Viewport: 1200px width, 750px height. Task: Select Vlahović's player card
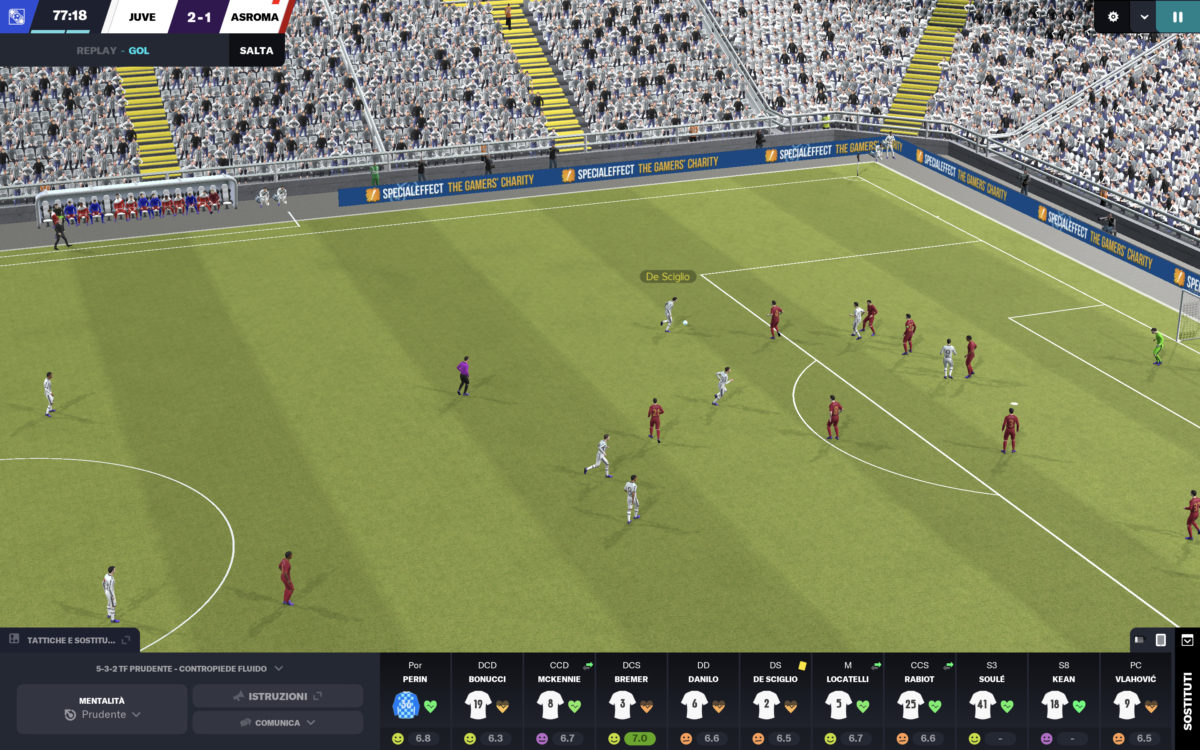point(1135,702)
